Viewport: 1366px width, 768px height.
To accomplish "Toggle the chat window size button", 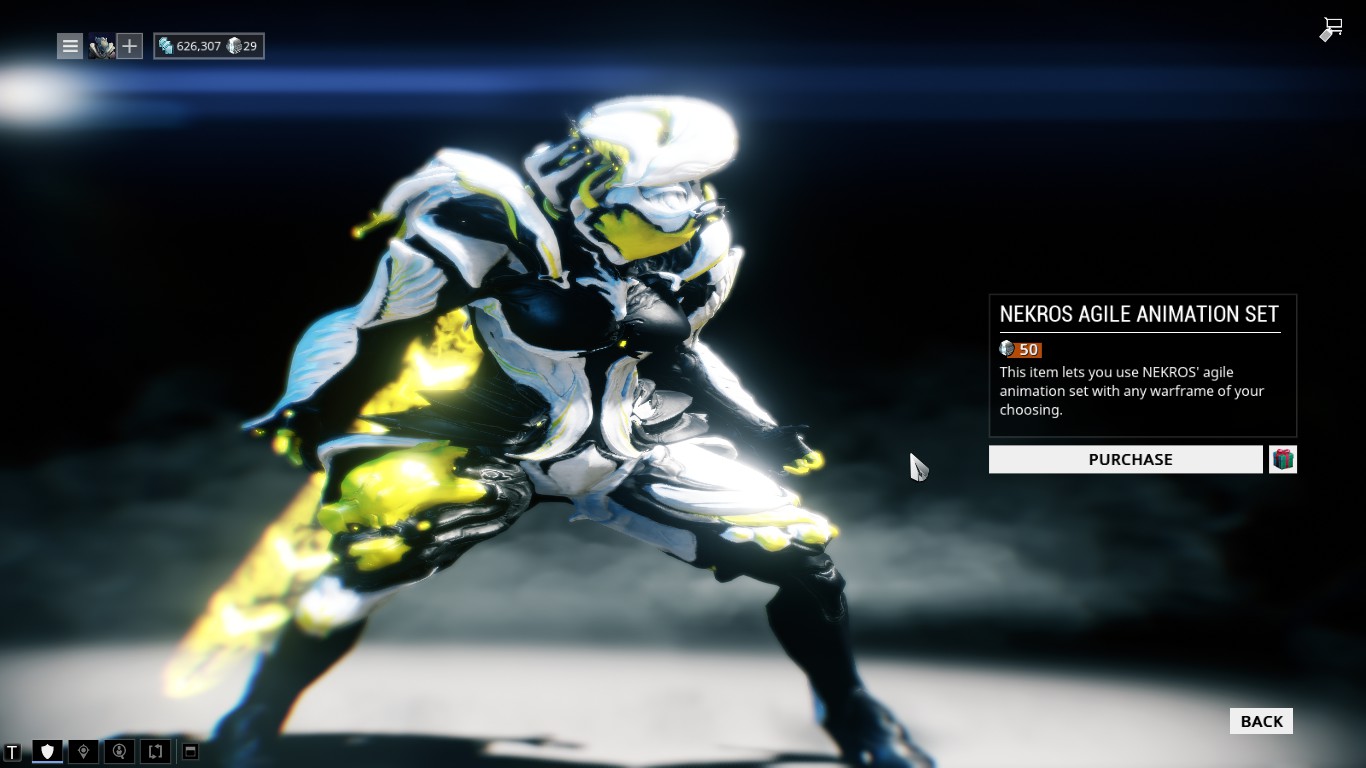I will (191, 751).
